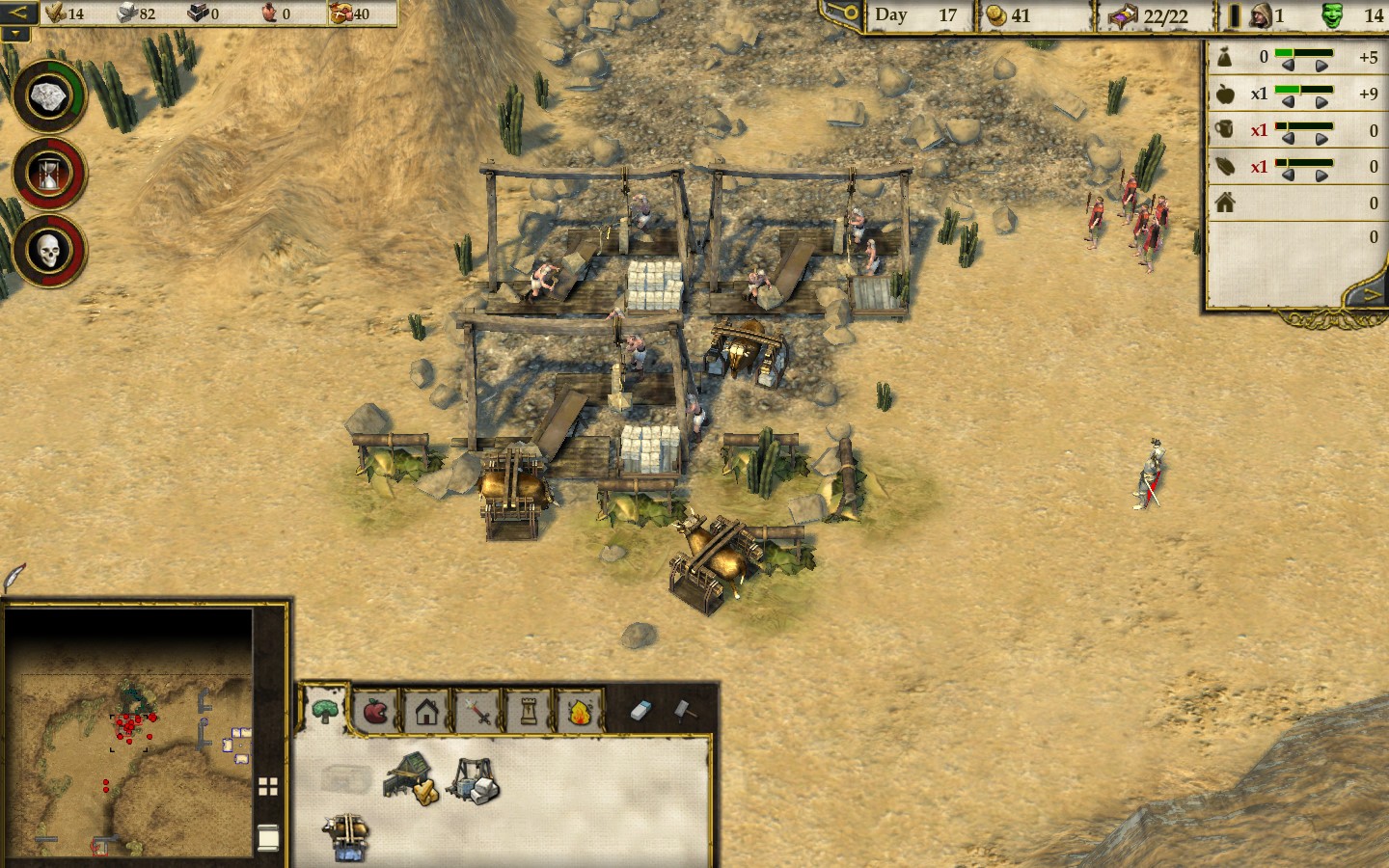Click on the minimap terrain view
Screen dimensions: 1389x868
point(128,733)
